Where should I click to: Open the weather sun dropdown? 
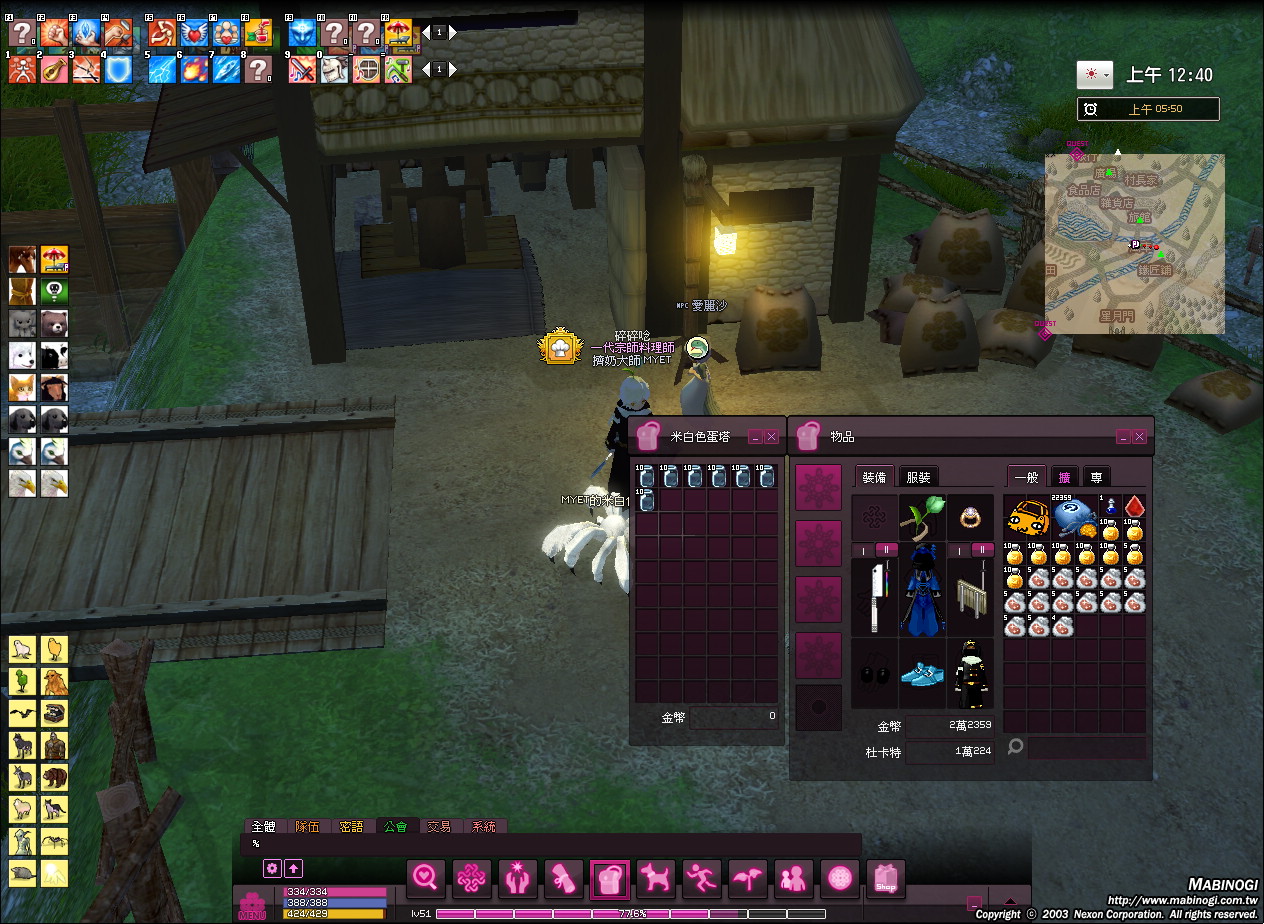point(1094,75)
